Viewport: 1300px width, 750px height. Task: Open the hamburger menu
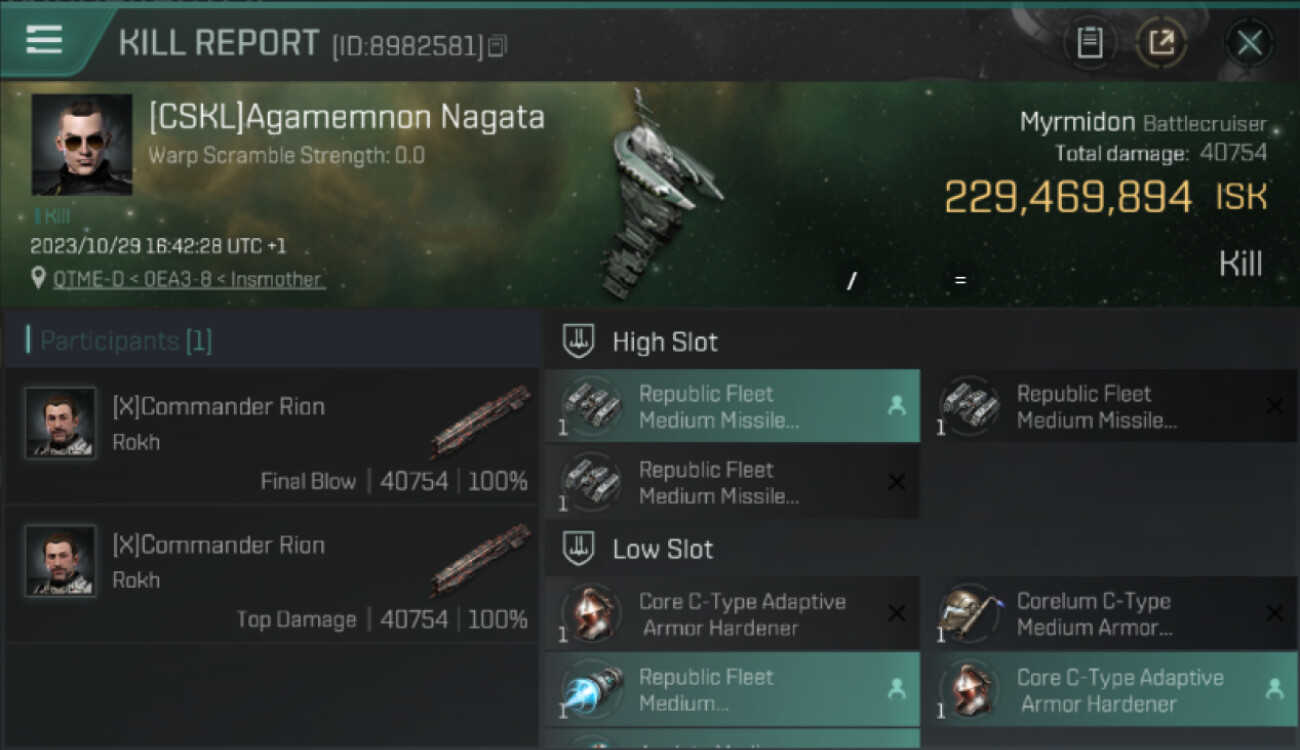(44, 40)
